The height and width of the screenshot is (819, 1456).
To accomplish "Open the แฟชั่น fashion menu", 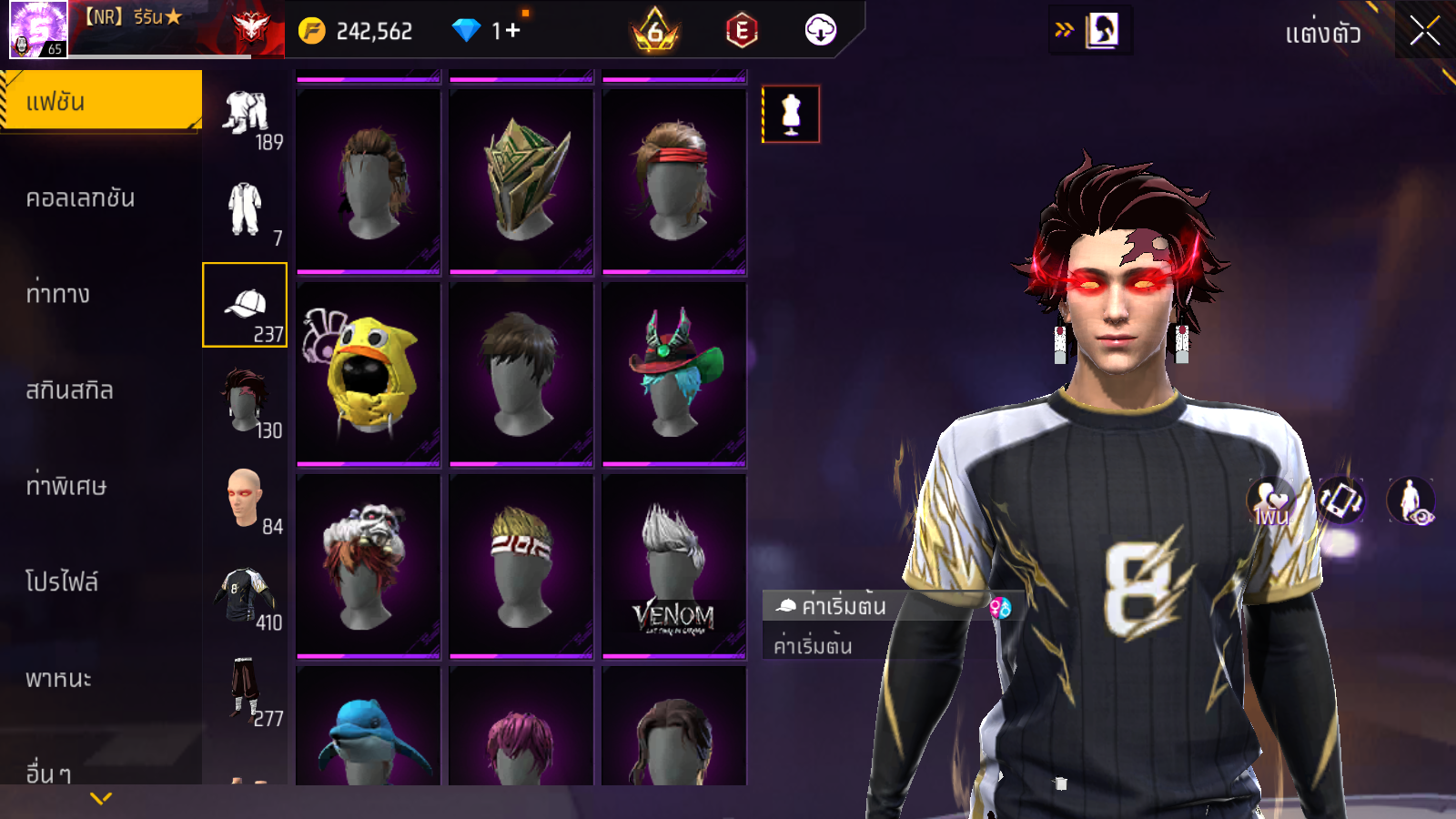I will click(100, 102).
